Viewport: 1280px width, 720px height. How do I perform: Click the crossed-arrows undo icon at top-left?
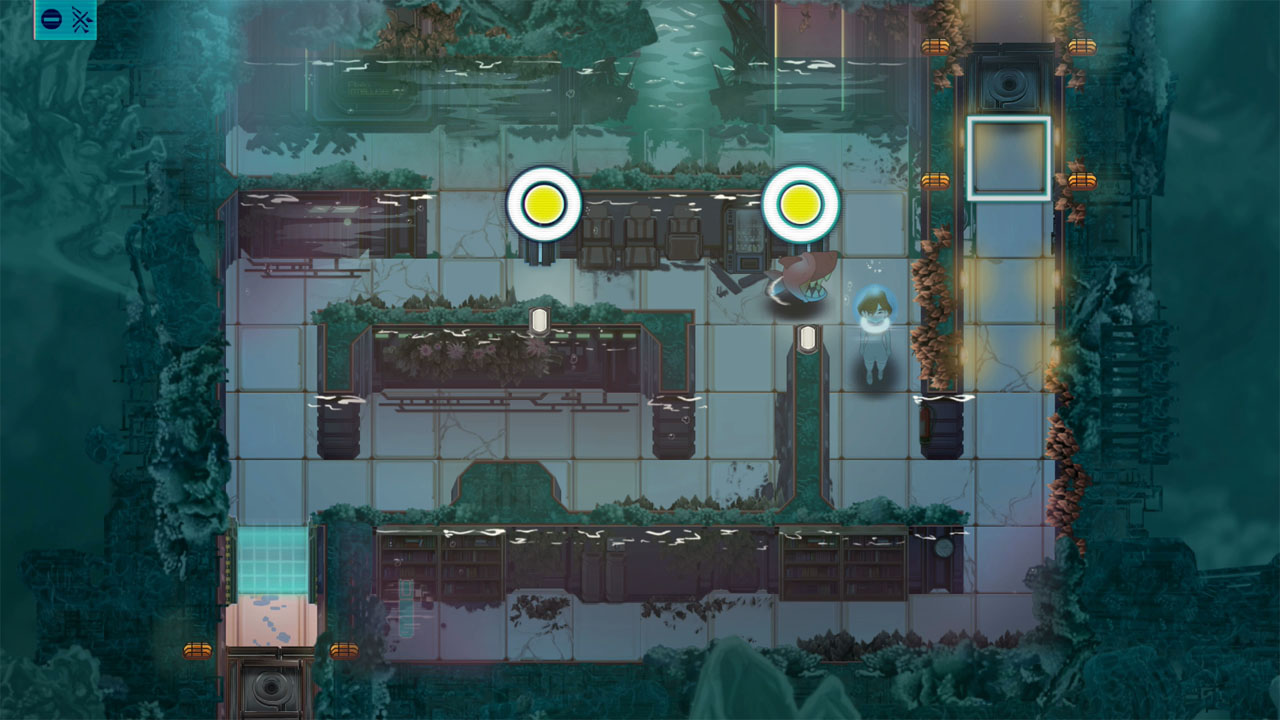click(x=82, y=18)
